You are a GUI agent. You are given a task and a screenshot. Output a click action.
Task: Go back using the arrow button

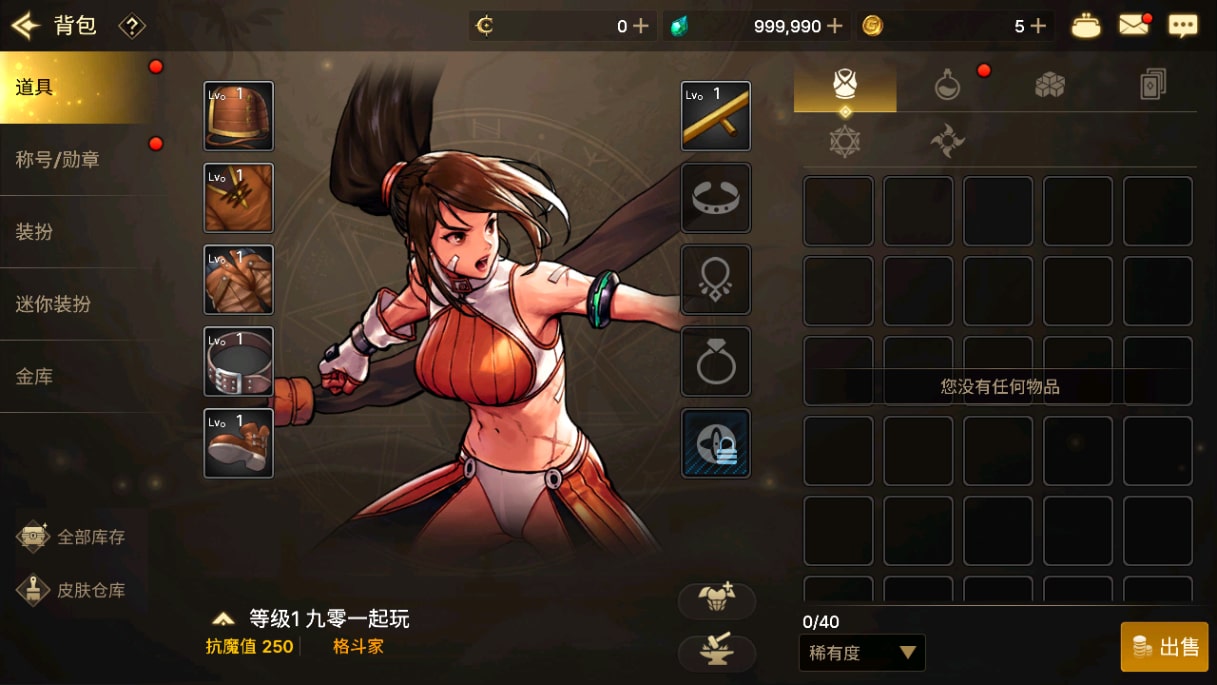pos(24,26)
